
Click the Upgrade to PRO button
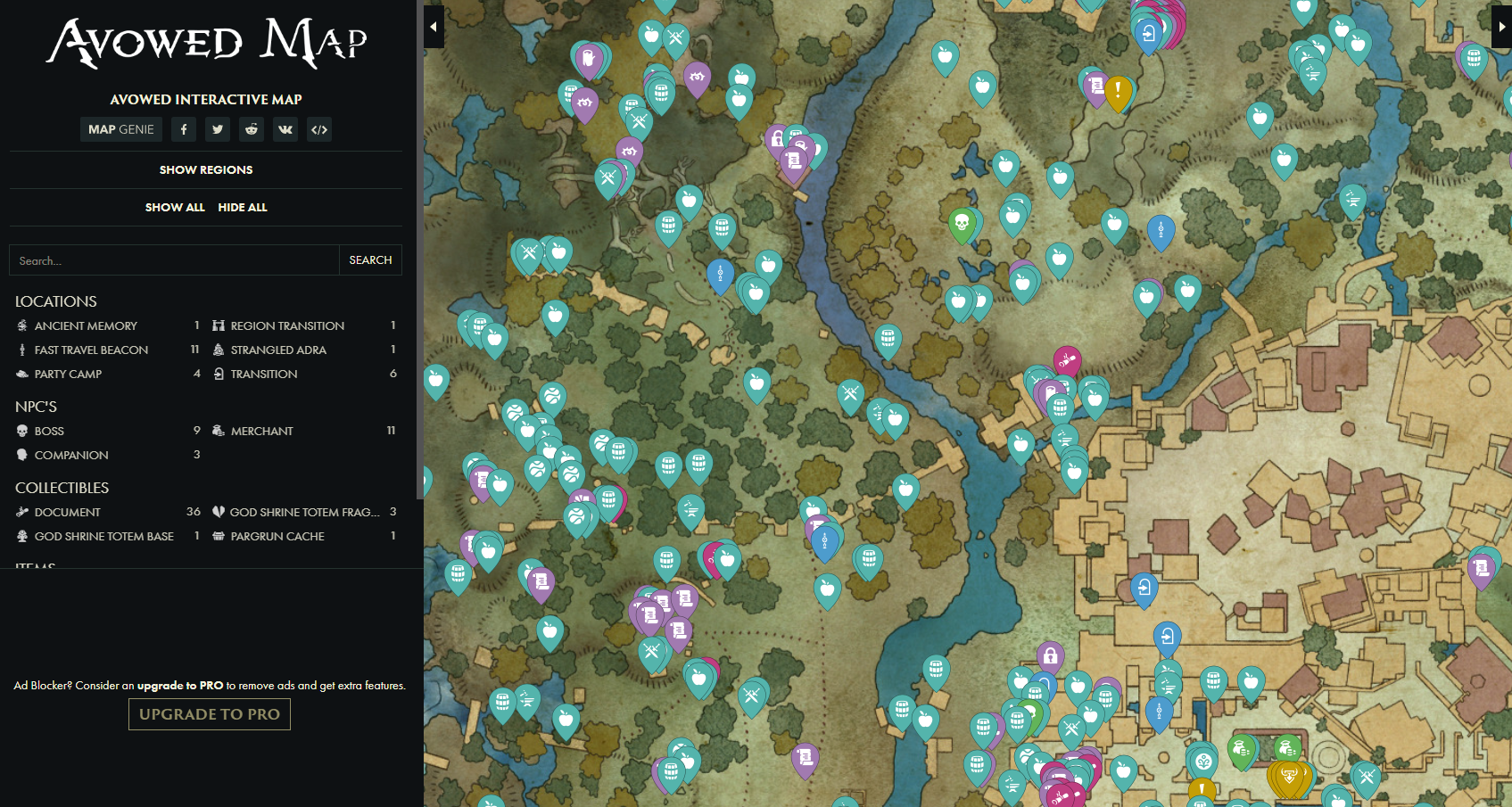coord(209,713)
